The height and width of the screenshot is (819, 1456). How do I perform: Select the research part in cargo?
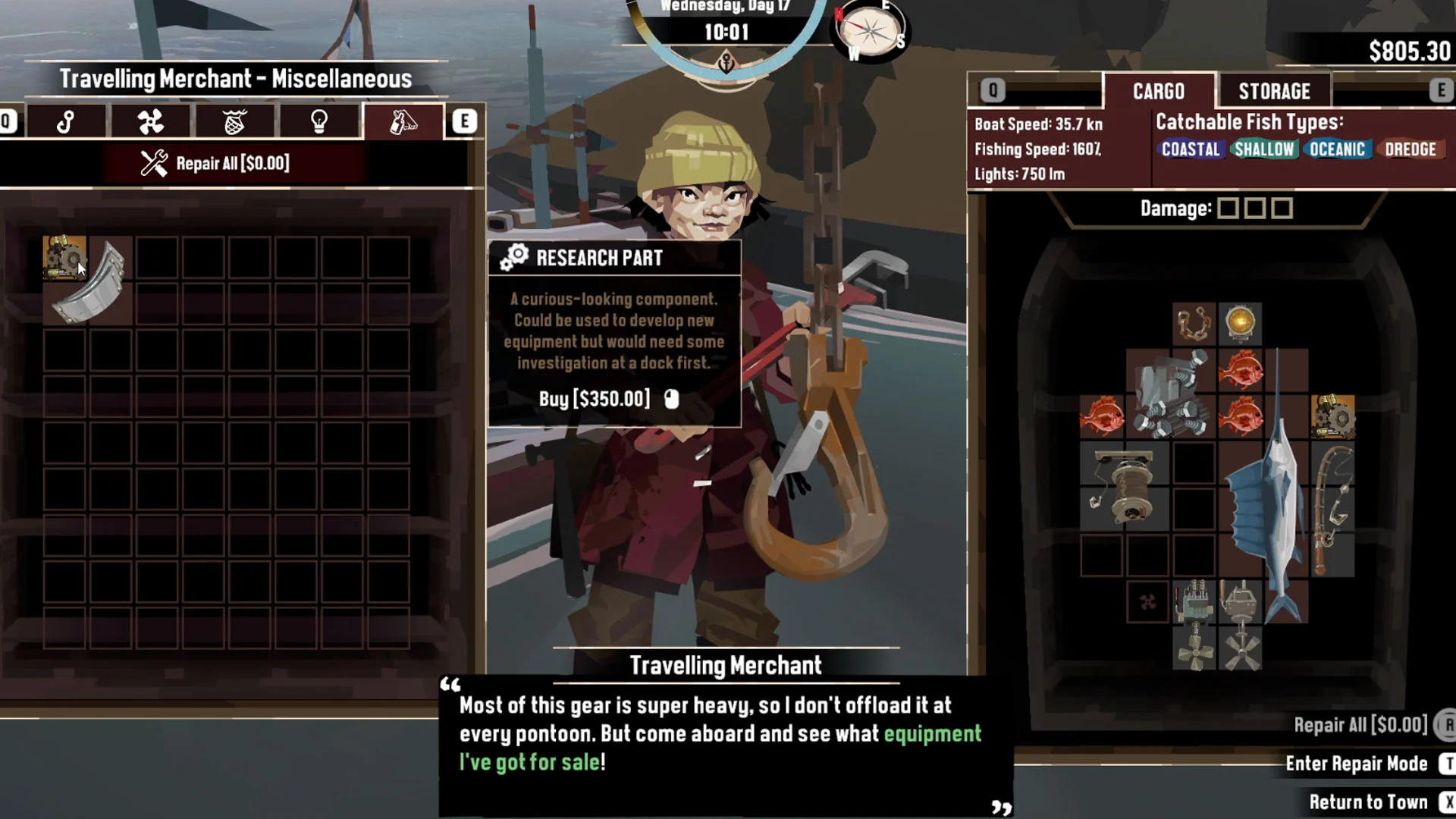[x=1332, y=416]
